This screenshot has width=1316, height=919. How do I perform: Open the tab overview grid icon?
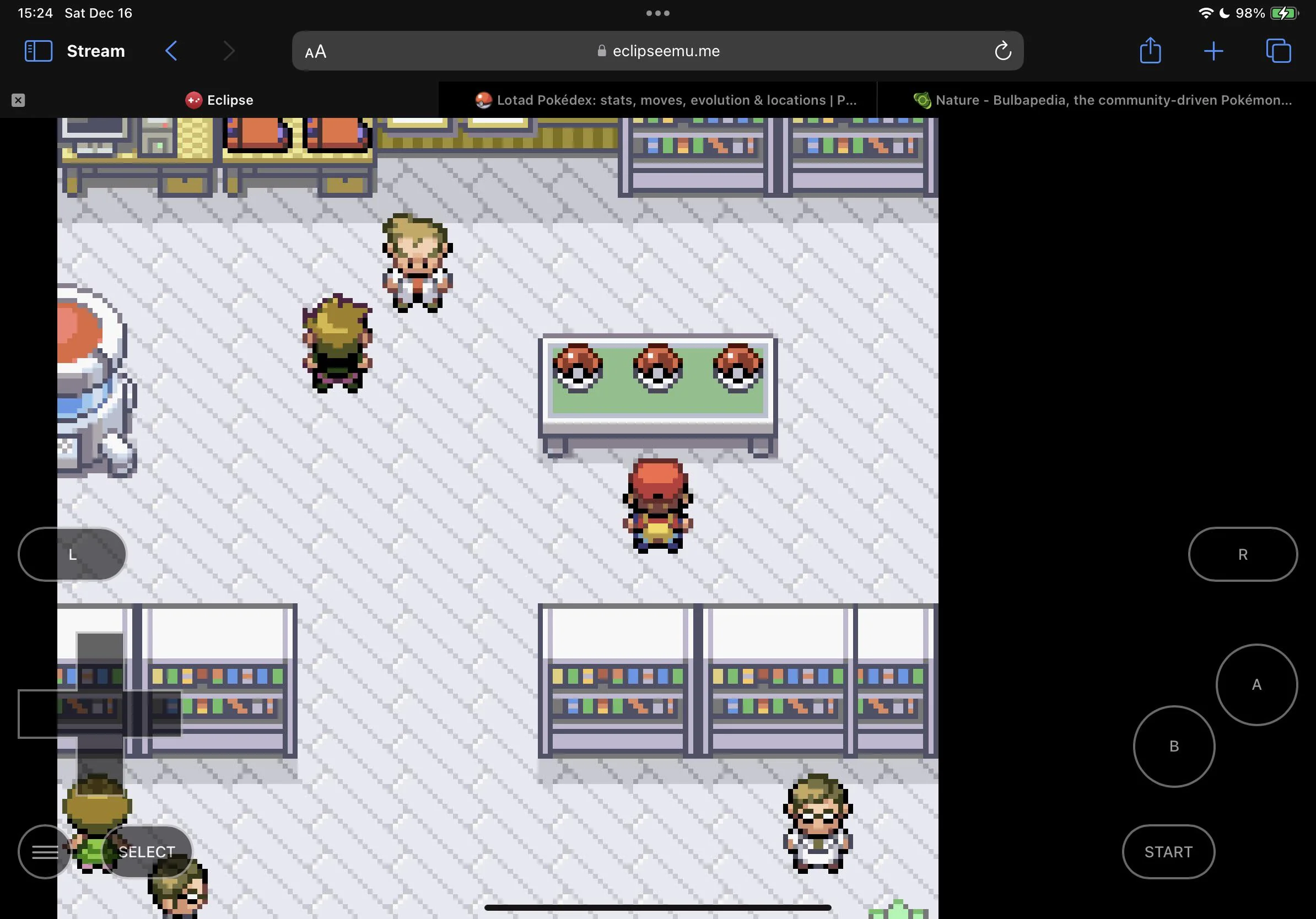[x=1277, y=51]
